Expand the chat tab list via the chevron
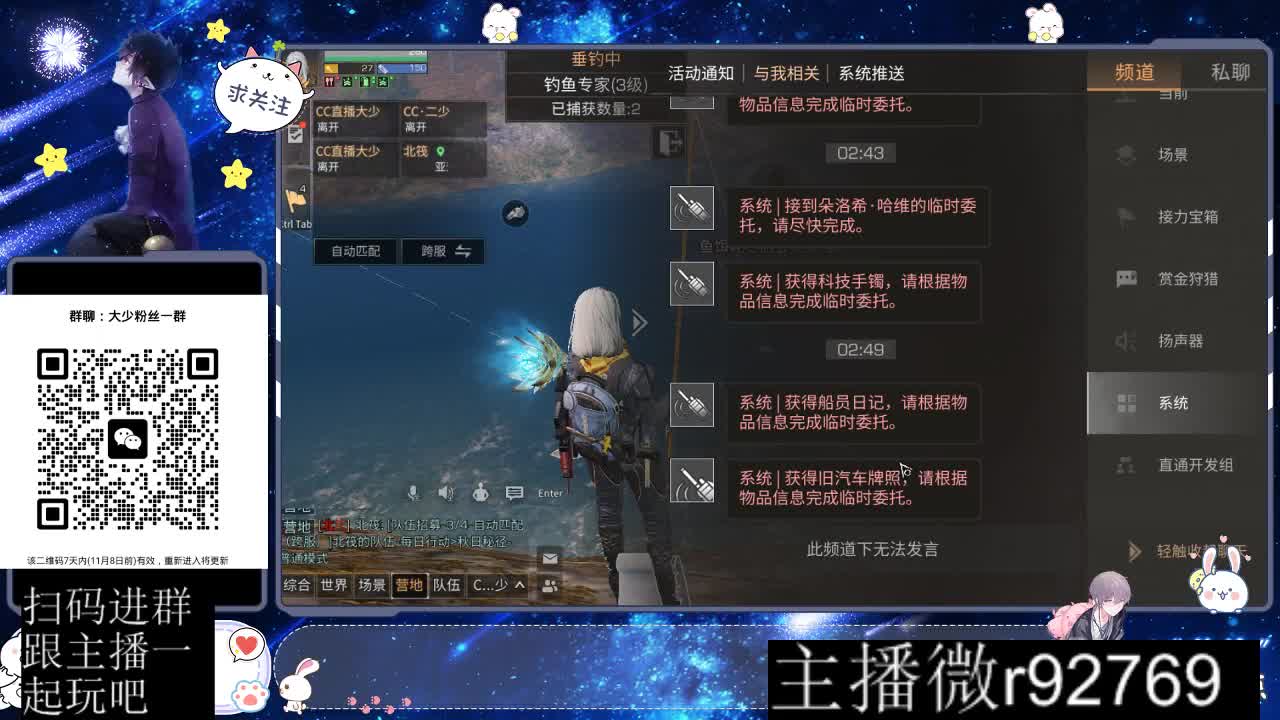This screenshot has height=720, width=1280. point(520,585)
